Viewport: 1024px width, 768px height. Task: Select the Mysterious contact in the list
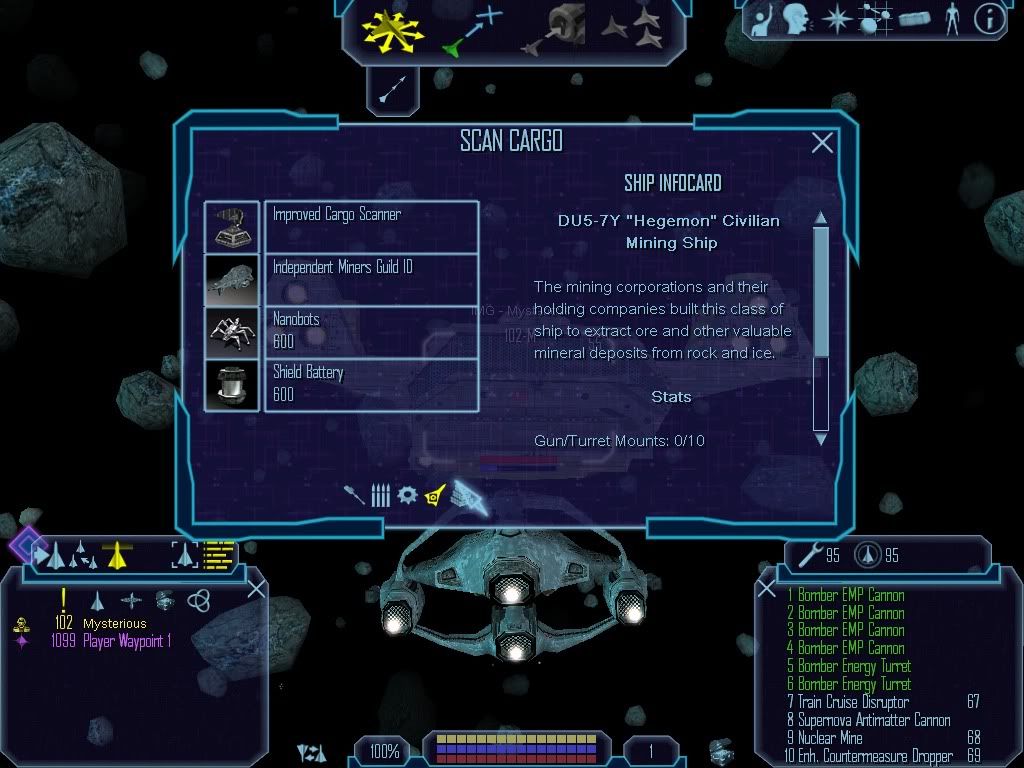point(115,624)
